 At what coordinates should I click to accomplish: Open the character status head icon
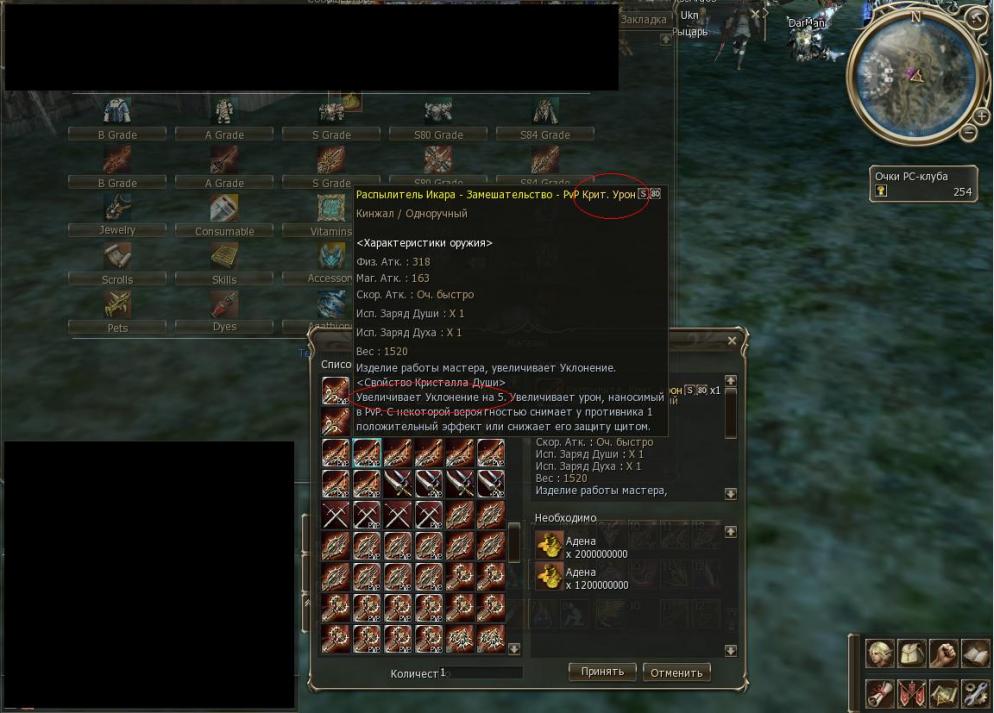click(879, 653)
